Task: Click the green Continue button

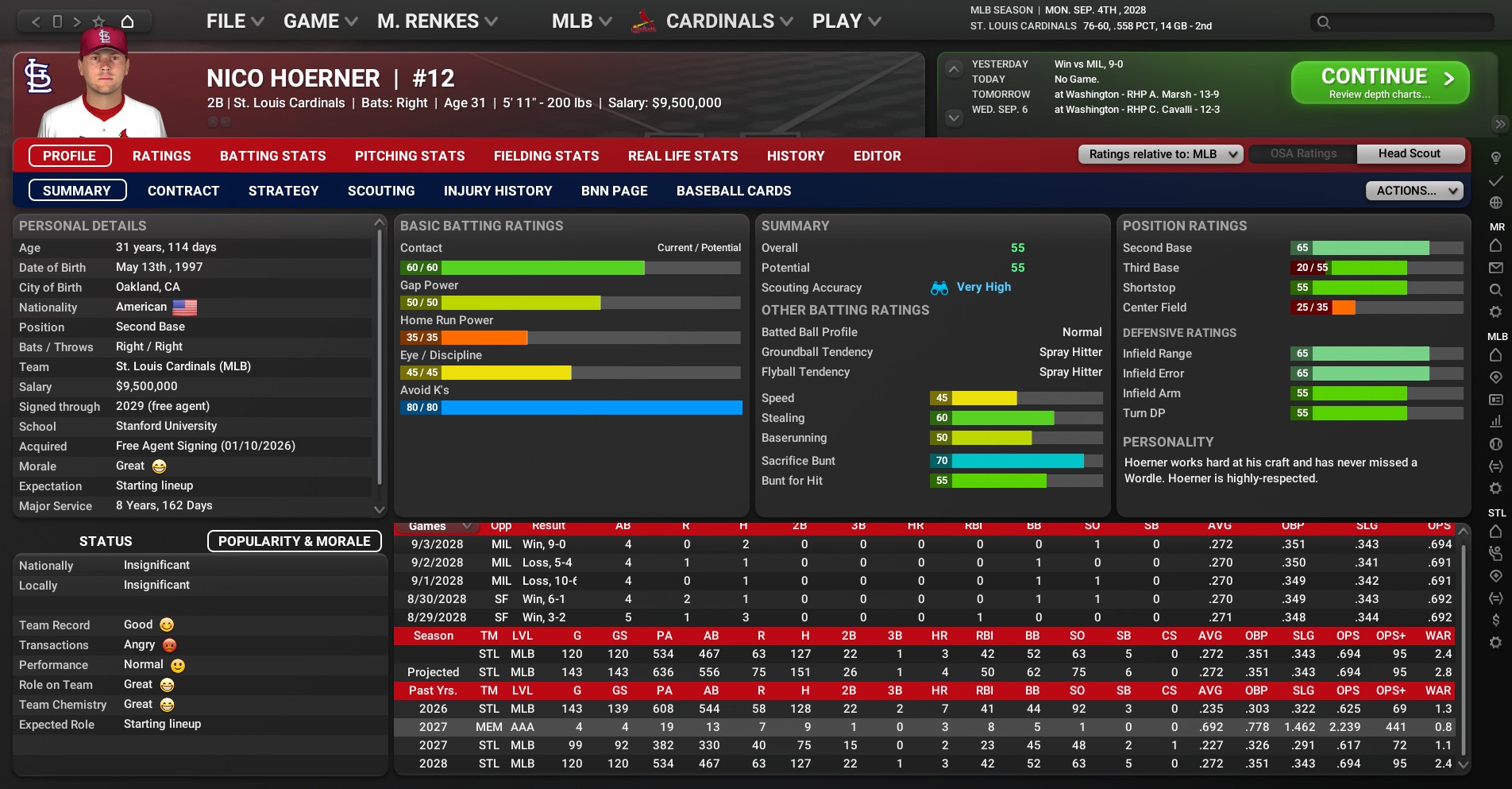Action: (1379, 83)
